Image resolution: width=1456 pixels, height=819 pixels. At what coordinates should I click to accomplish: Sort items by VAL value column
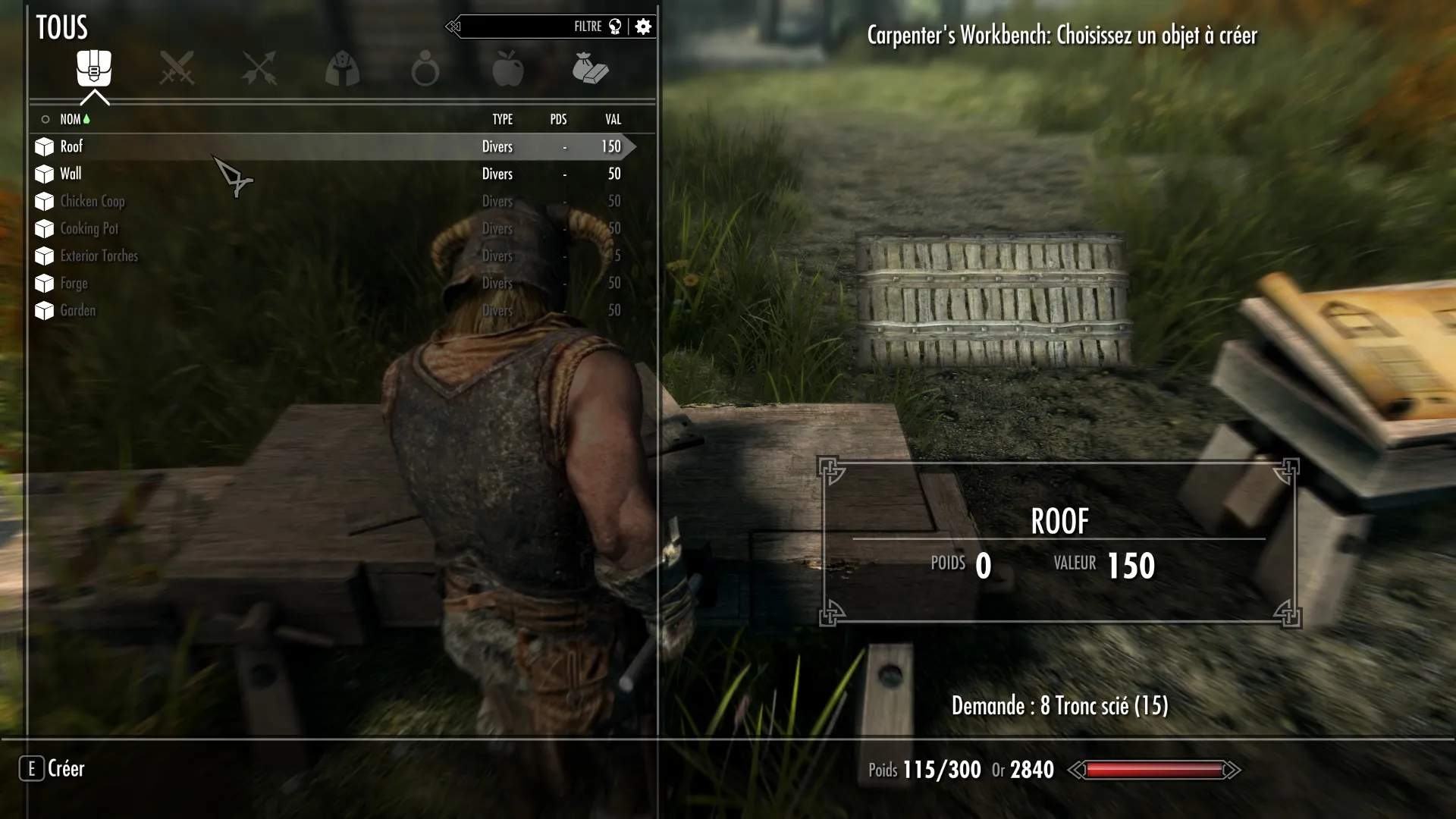pos(613,119)
